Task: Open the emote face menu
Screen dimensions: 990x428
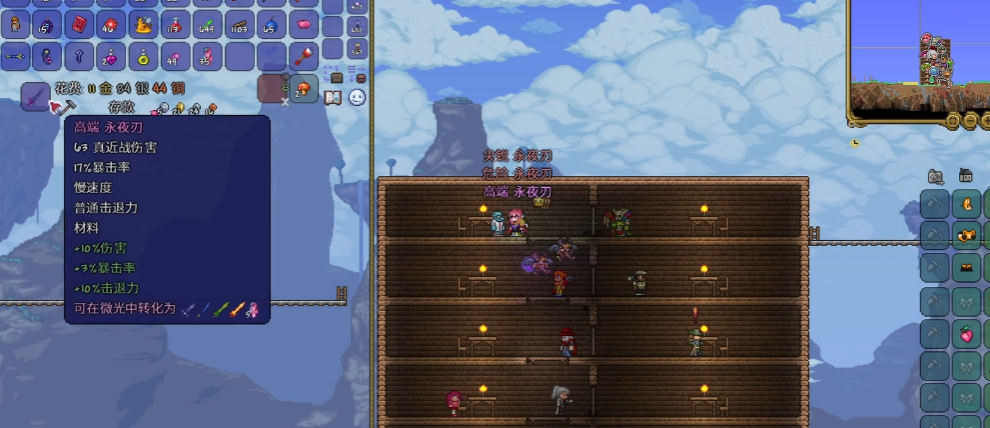Action: [x=357, y=97]
